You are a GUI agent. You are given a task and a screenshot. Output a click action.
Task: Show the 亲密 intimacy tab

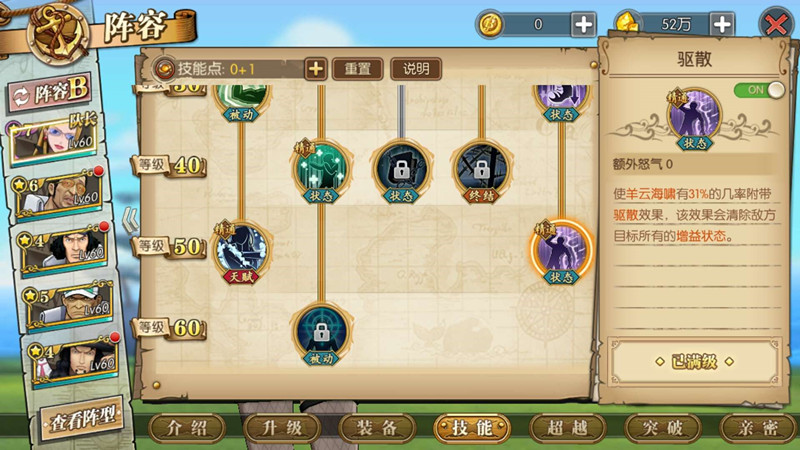(757, 428)
